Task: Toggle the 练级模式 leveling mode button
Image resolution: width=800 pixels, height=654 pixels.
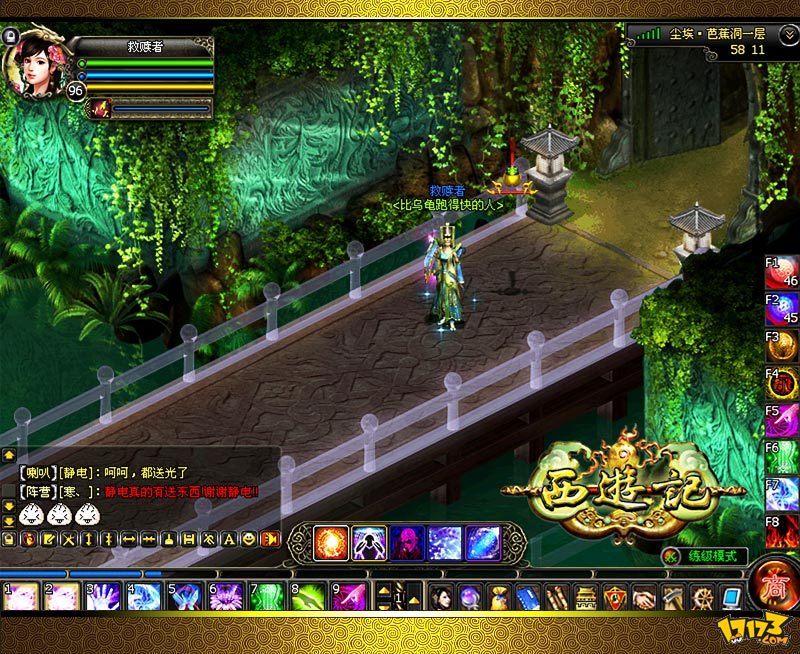Action: 705,555
